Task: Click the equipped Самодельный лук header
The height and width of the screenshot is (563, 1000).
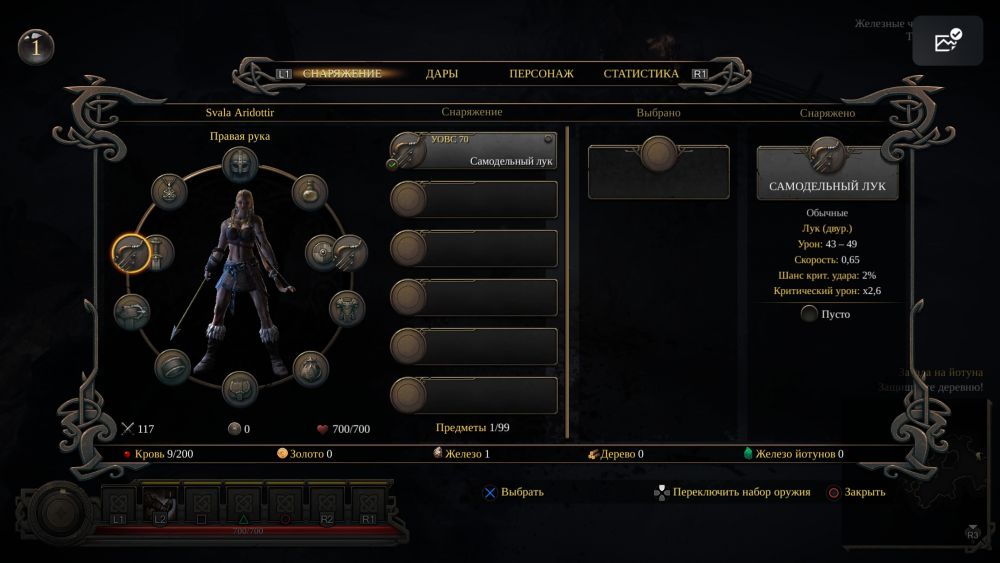Action: [x=827, y=173]
